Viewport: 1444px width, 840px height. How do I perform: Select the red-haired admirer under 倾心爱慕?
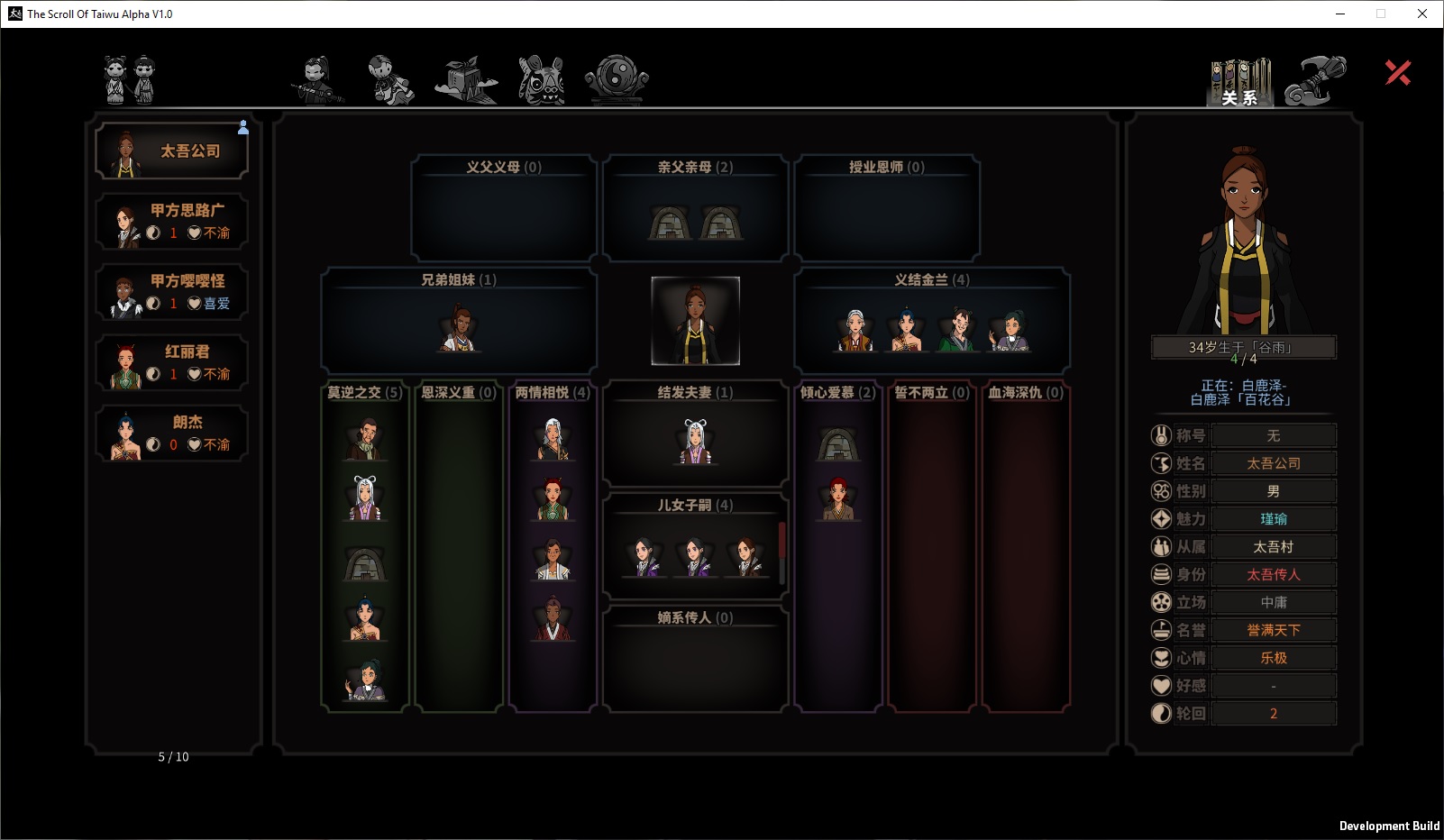(x=837, y=499)
